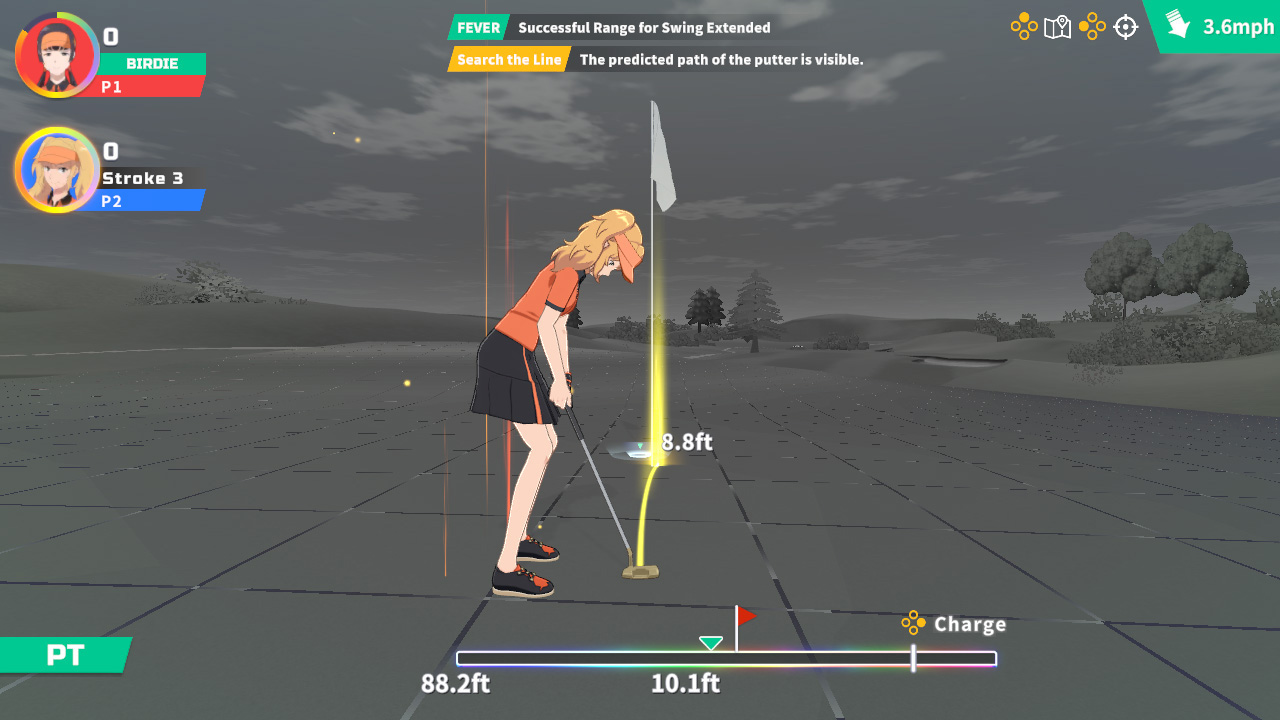Toggle the Charge power option
1280x720 pixels.
click(x=969, y=624)
